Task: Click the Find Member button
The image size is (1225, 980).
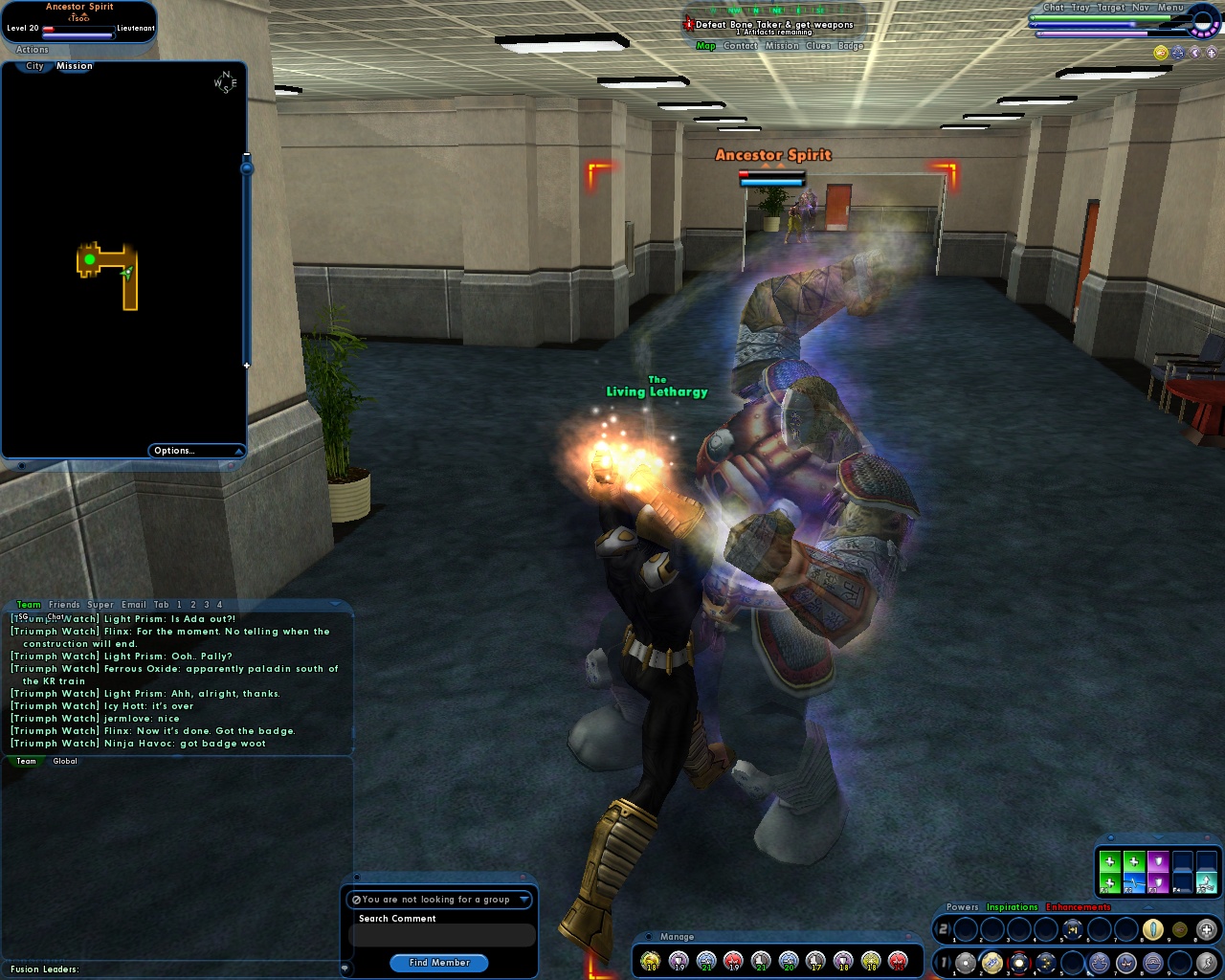Action: tap(438, 963)
